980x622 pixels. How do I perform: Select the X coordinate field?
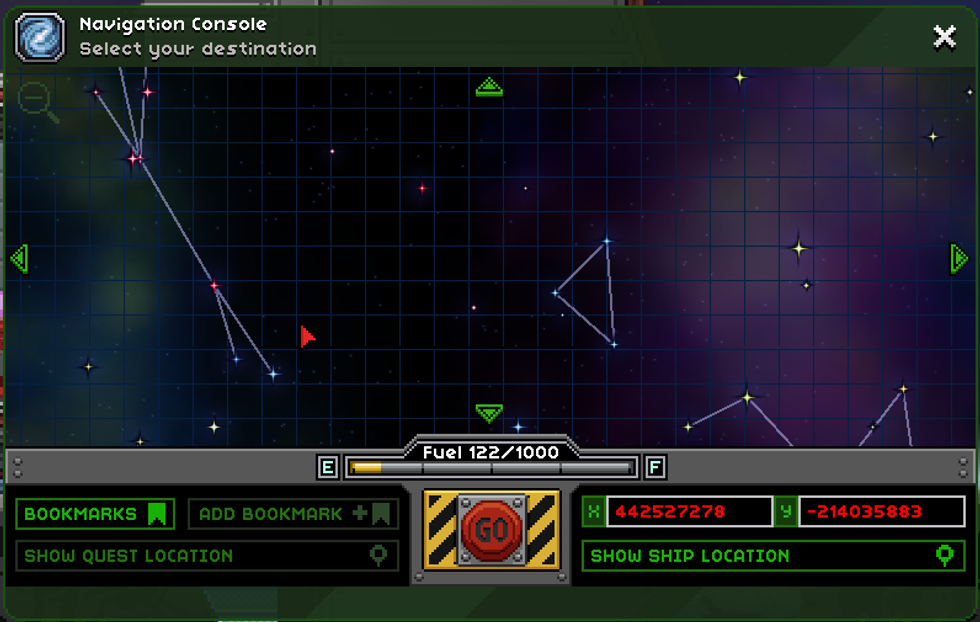[688, 512]
